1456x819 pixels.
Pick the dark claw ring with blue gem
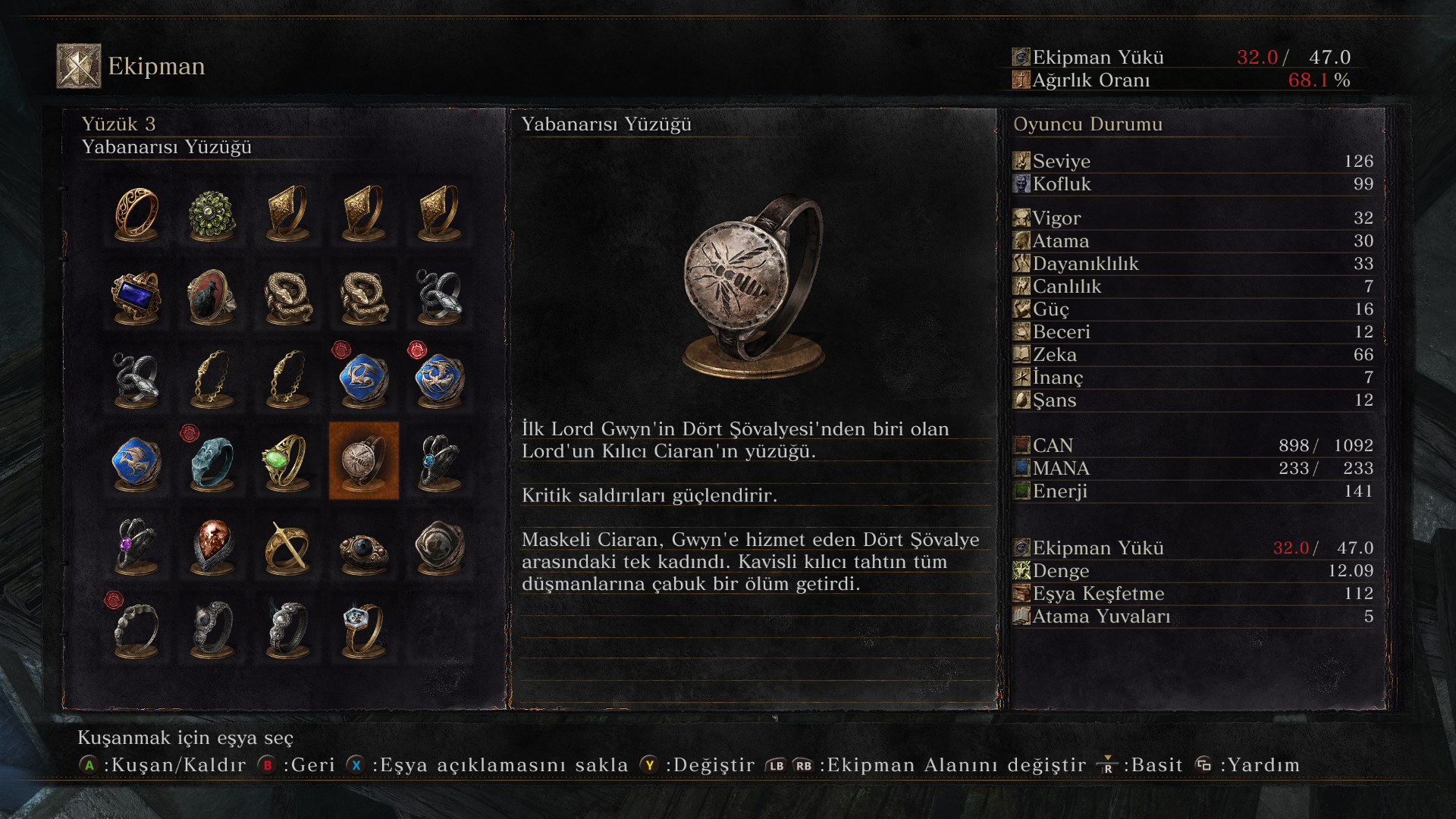439,461
